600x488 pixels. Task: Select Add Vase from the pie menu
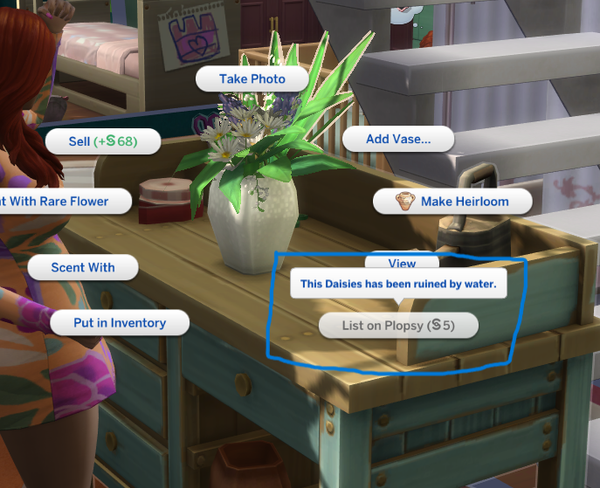(x=398, y=139)
